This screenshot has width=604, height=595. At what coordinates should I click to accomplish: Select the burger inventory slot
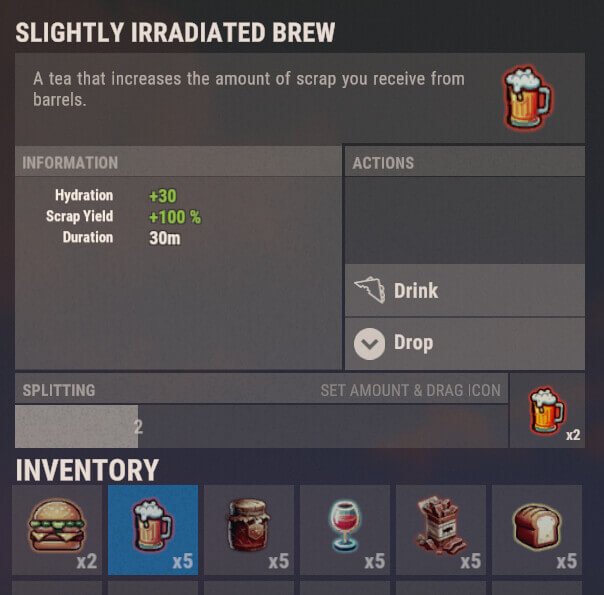coord(56,529)
